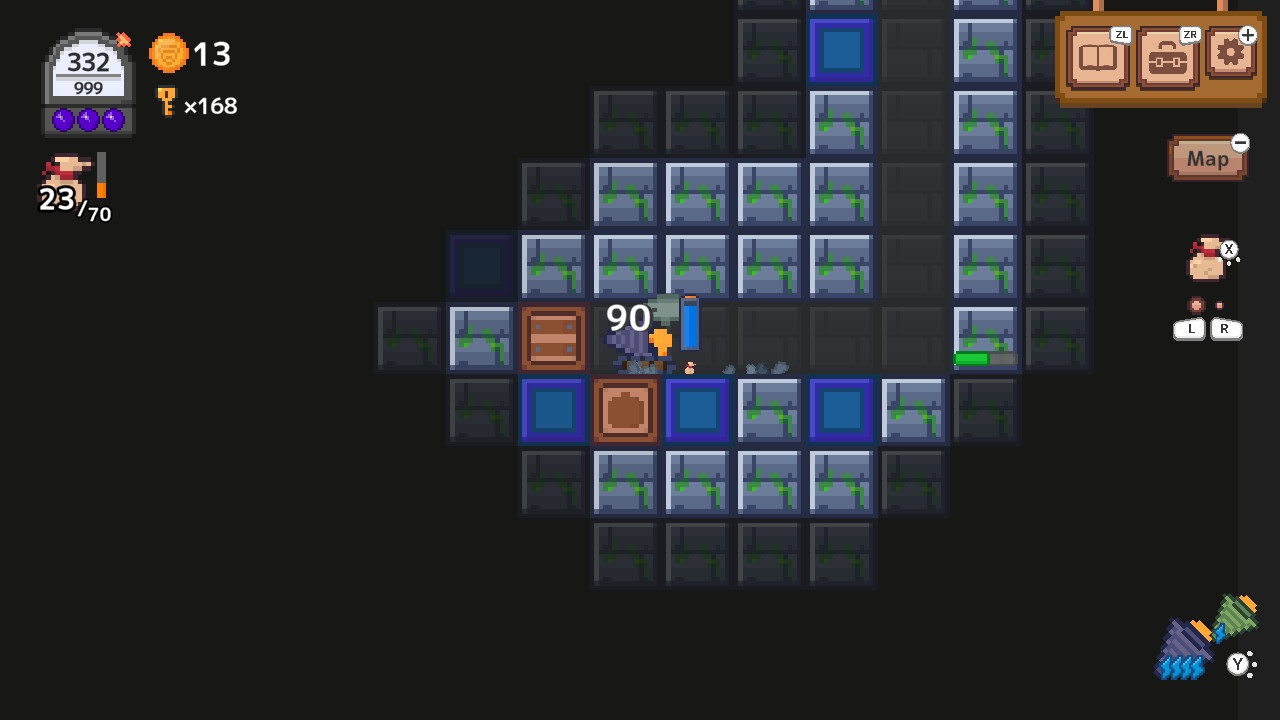Click the ZR badge above the toolbox
The width and height of the screenshot is (1280, 720).
pyautogui.click(x=1188, y=33)
